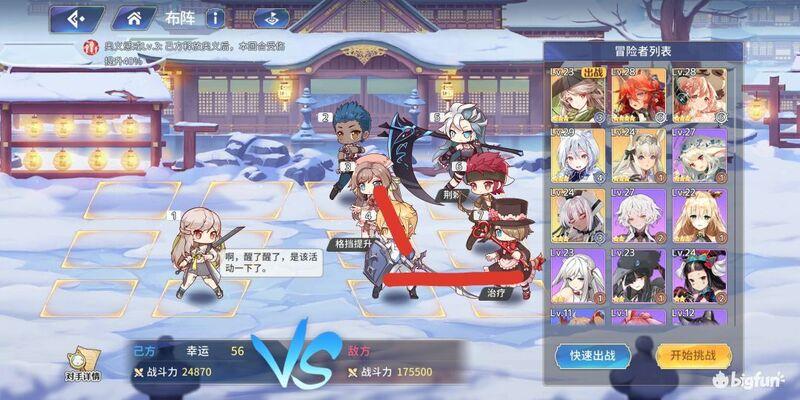Viewport: 800px width, 400px height.
Task: Open the formation info button
Action: [x=215, y=18]
